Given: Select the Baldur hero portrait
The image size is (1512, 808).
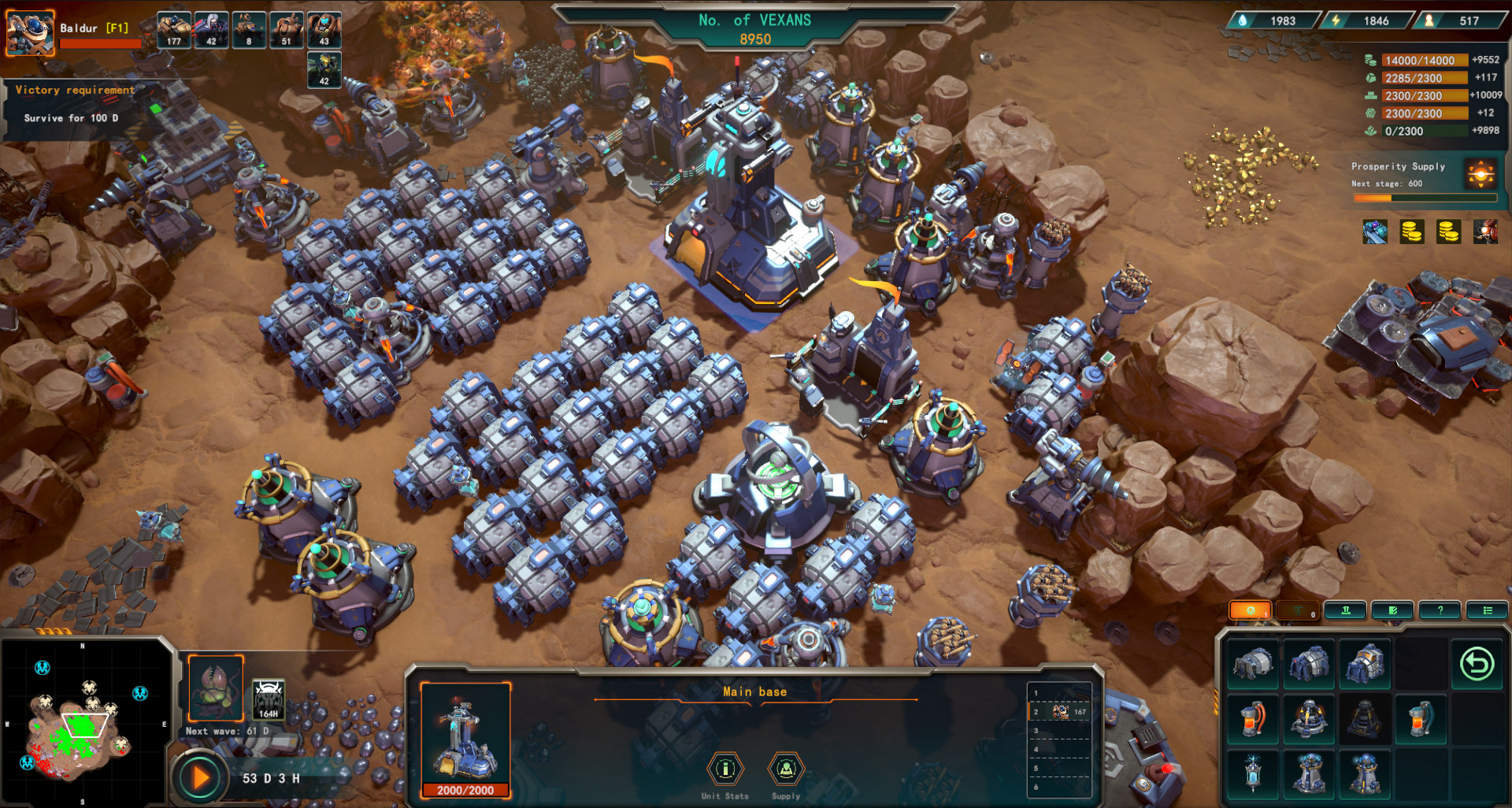Looking at the screenshot, I should (30, 32).
